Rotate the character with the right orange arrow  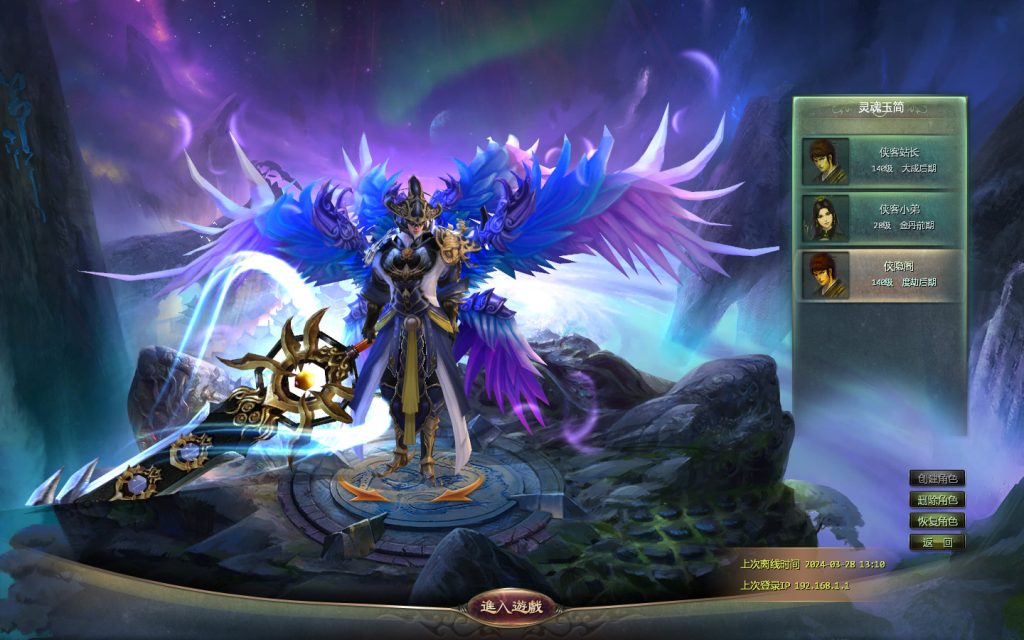pos(457,490)
